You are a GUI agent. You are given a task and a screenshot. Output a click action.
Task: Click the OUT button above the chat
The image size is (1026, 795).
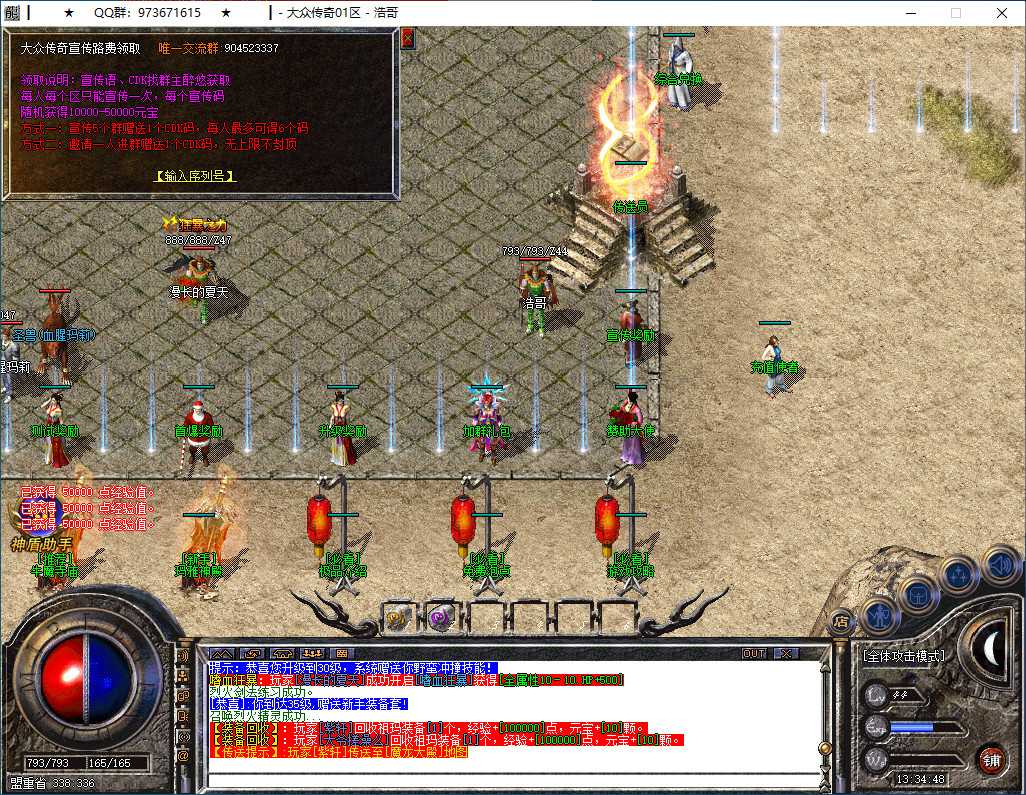[x=754, y=653]
